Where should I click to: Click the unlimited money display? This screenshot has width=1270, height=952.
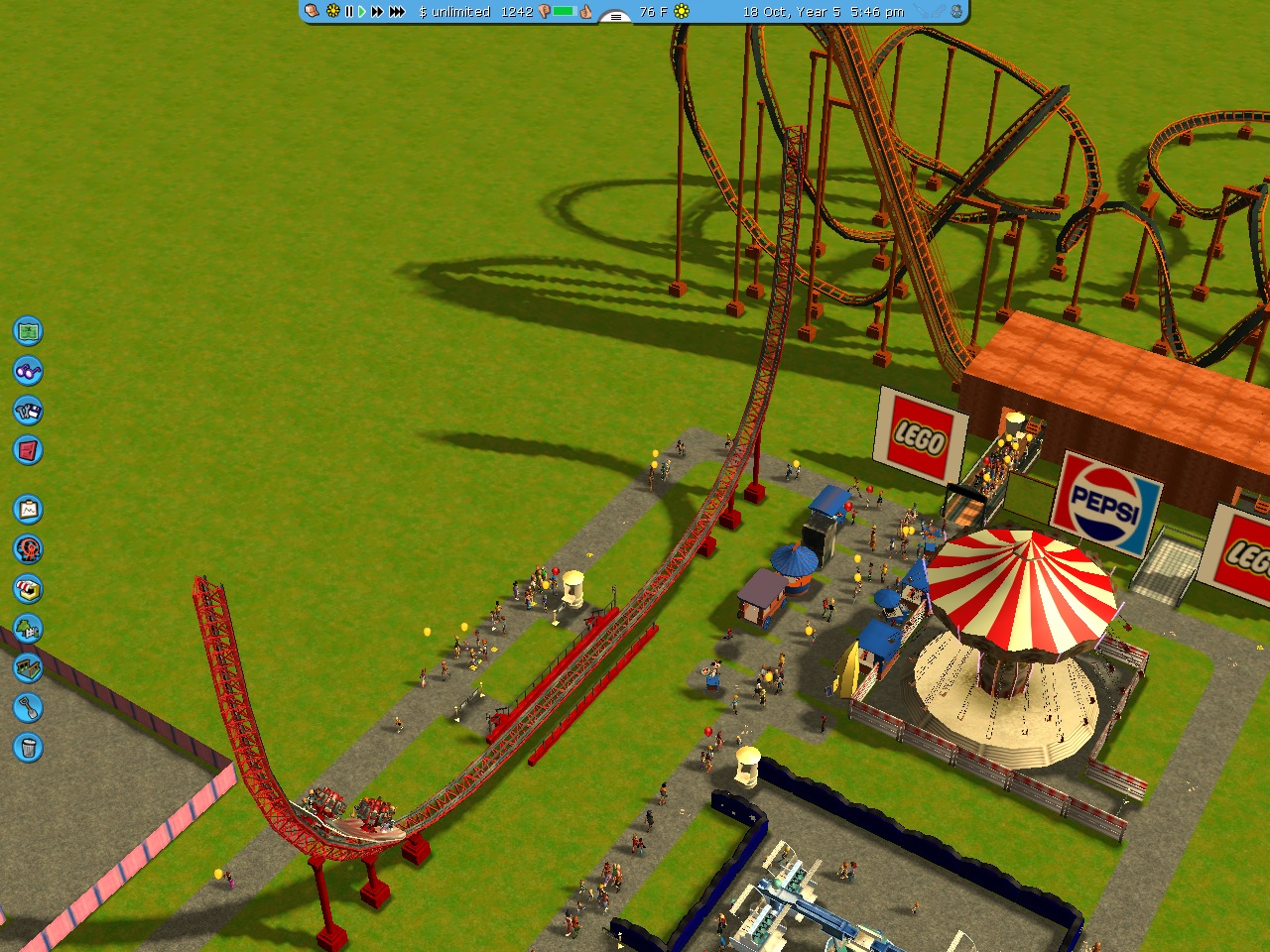click(x=454, y=12)
